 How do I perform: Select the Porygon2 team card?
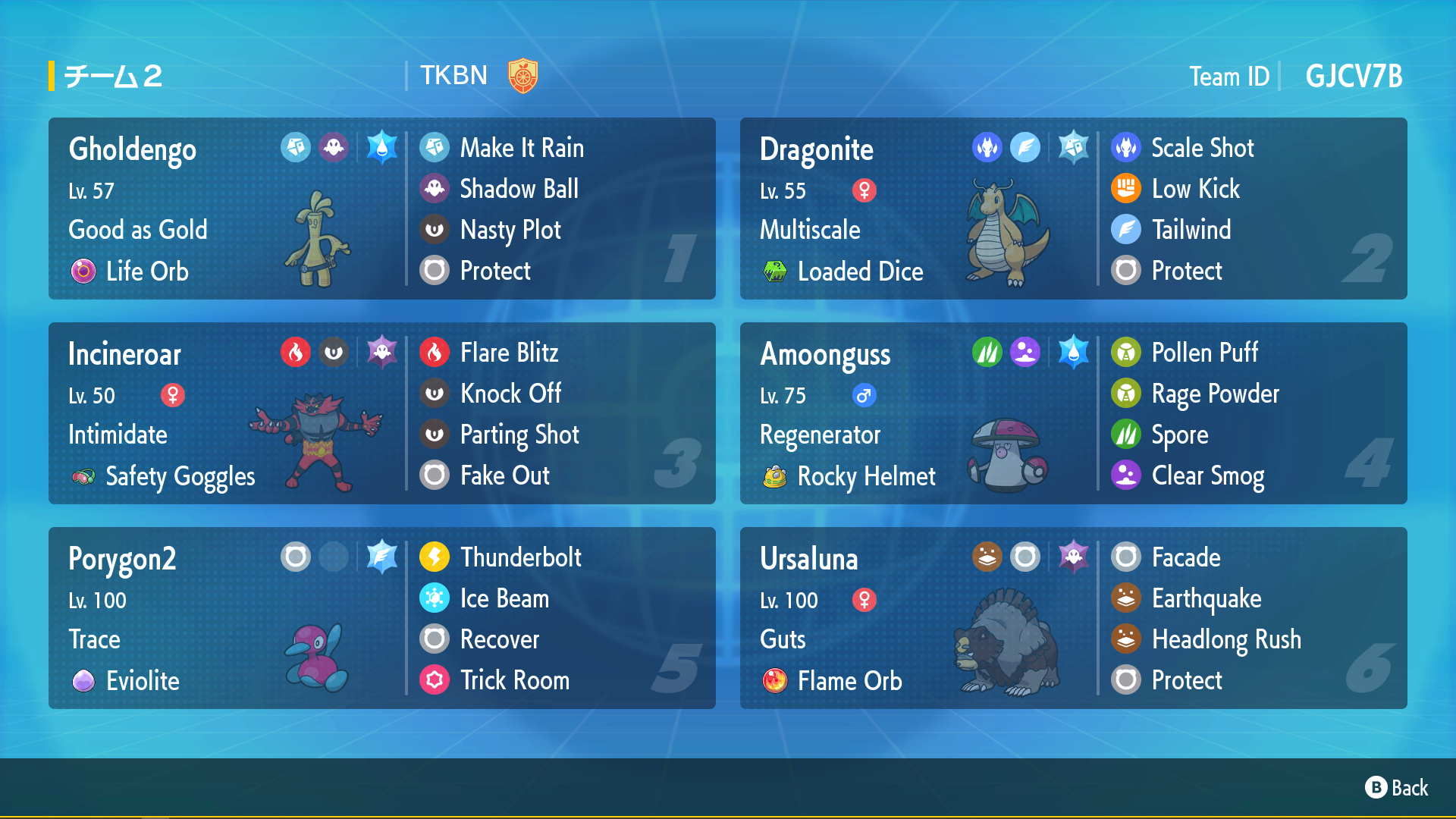click(x=381, y=618)
